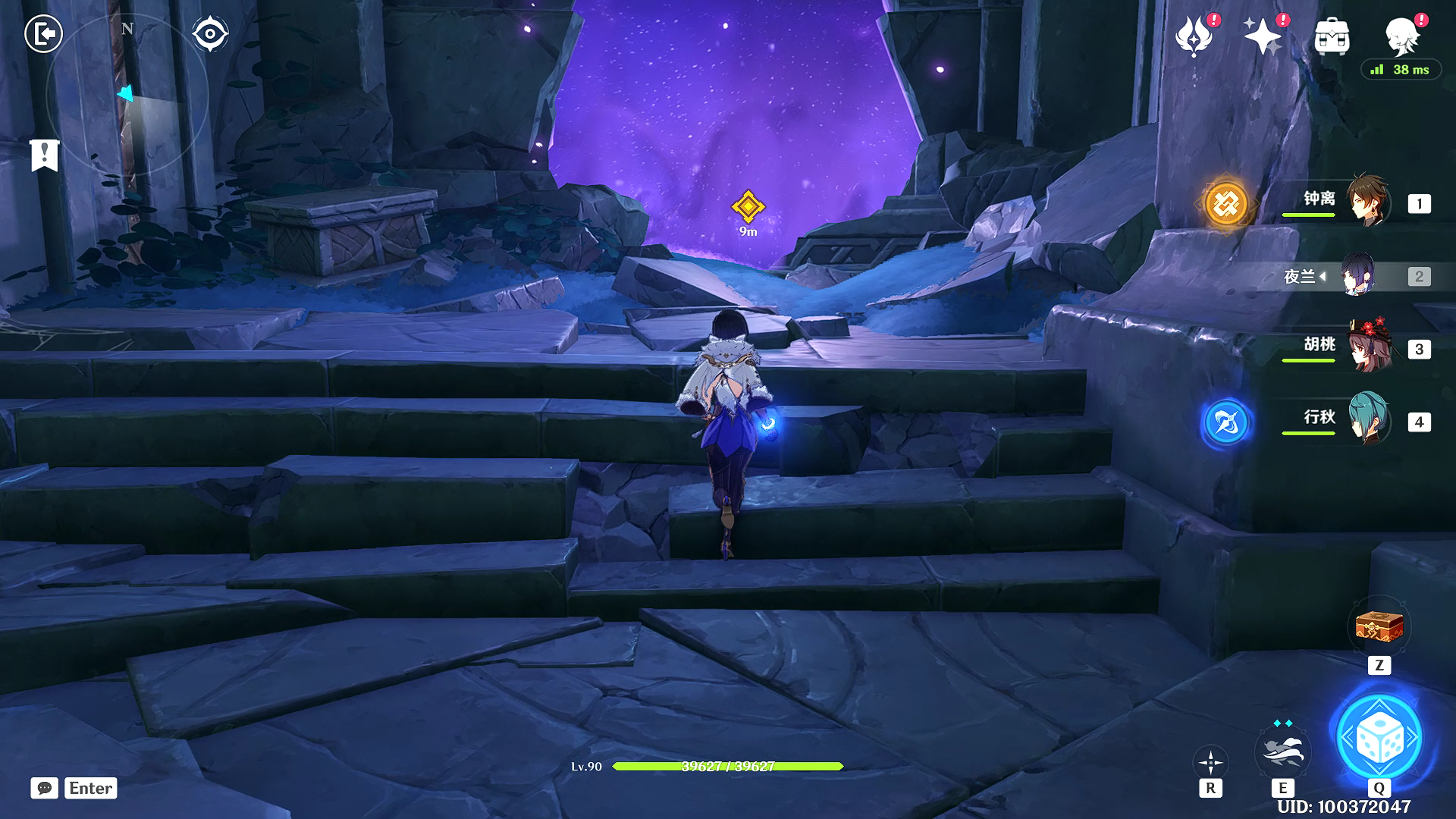The image size is (1456, 819).
Task: Open the Wish star menu
Action: click(x=1263, y=36)
